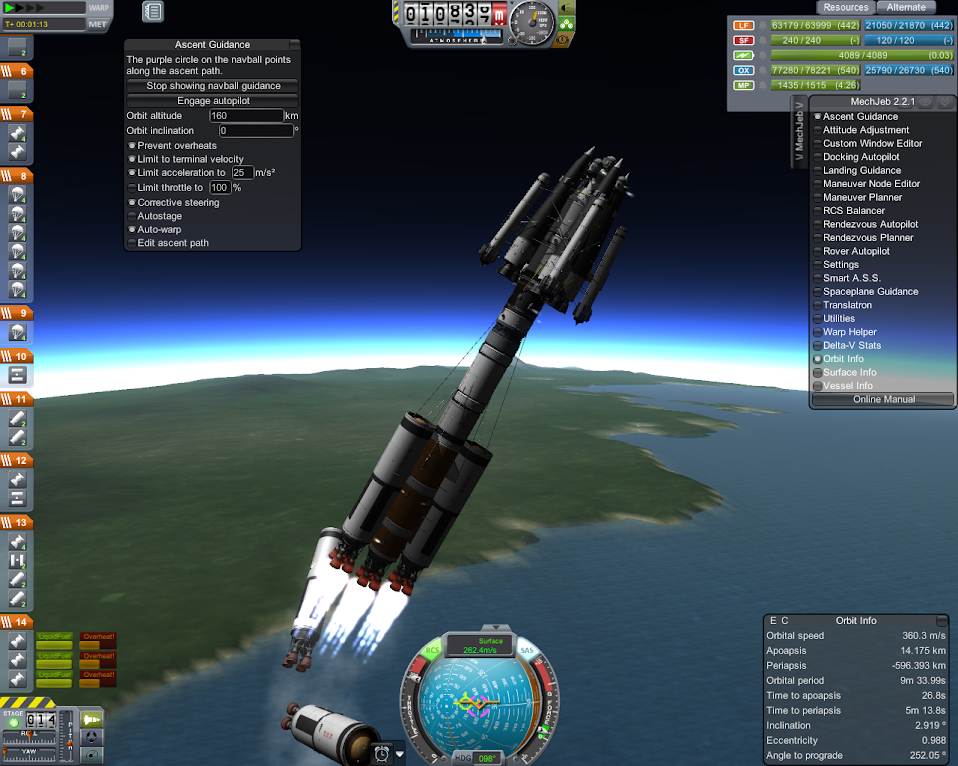Screen dimensions: 958x766
Task: Switch to the Alternate resources tab
Action: pyautogui.click(x=906, y=7)
